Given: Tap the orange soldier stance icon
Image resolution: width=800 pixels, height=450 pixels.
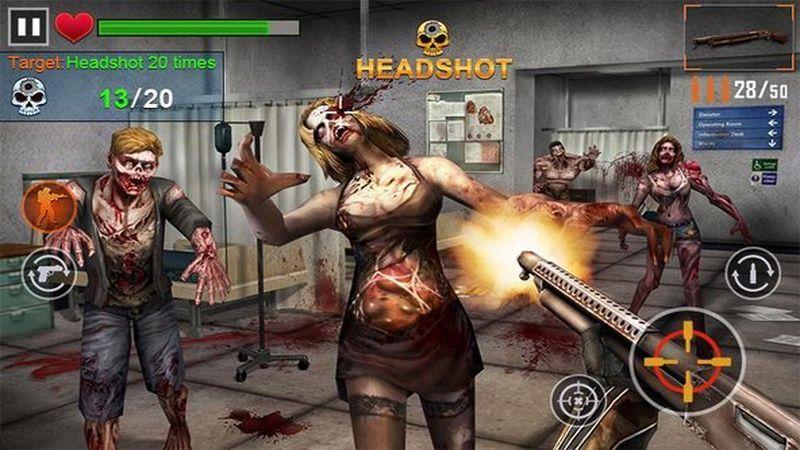Looking at the screenshot, I should [x=47, y=207].
